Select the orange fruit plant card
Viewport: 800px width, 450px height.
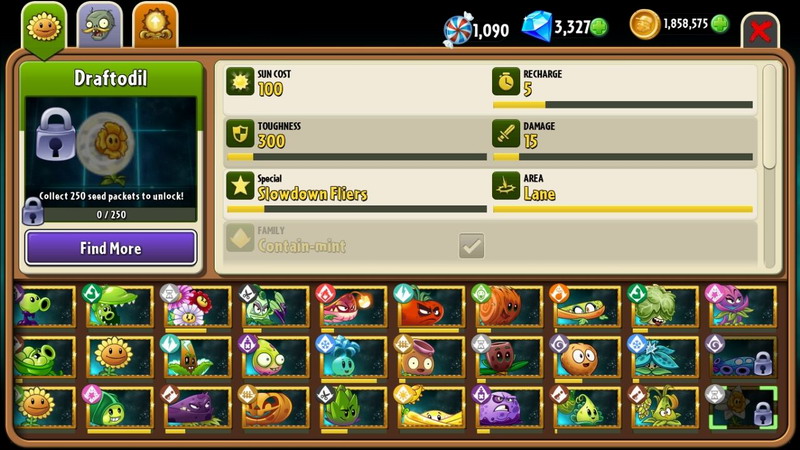pos(587,357)
